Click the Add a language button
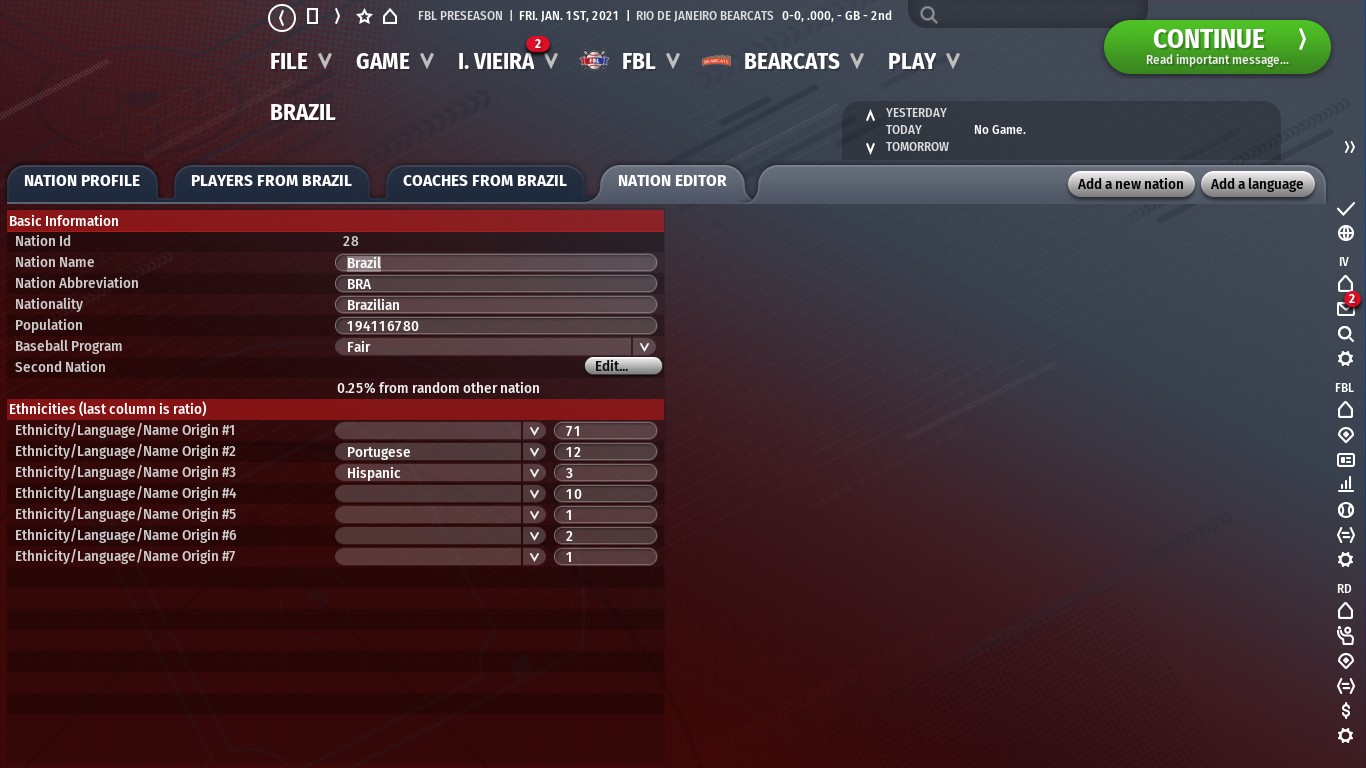This screenshot has width=1366, height=768. click(x=1257, y=184)
